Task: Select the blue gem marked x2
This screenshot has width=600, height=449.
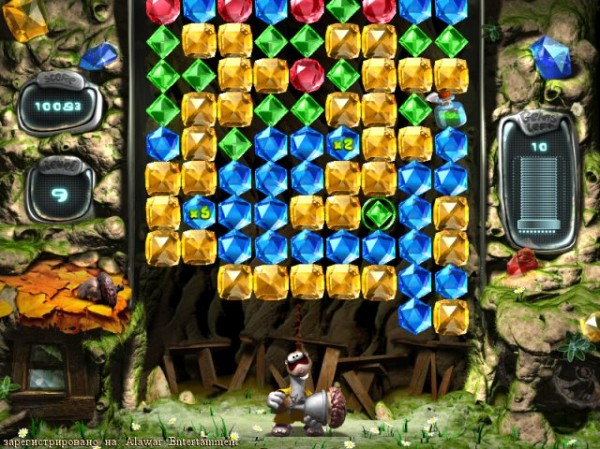Action: coord(343,143)
